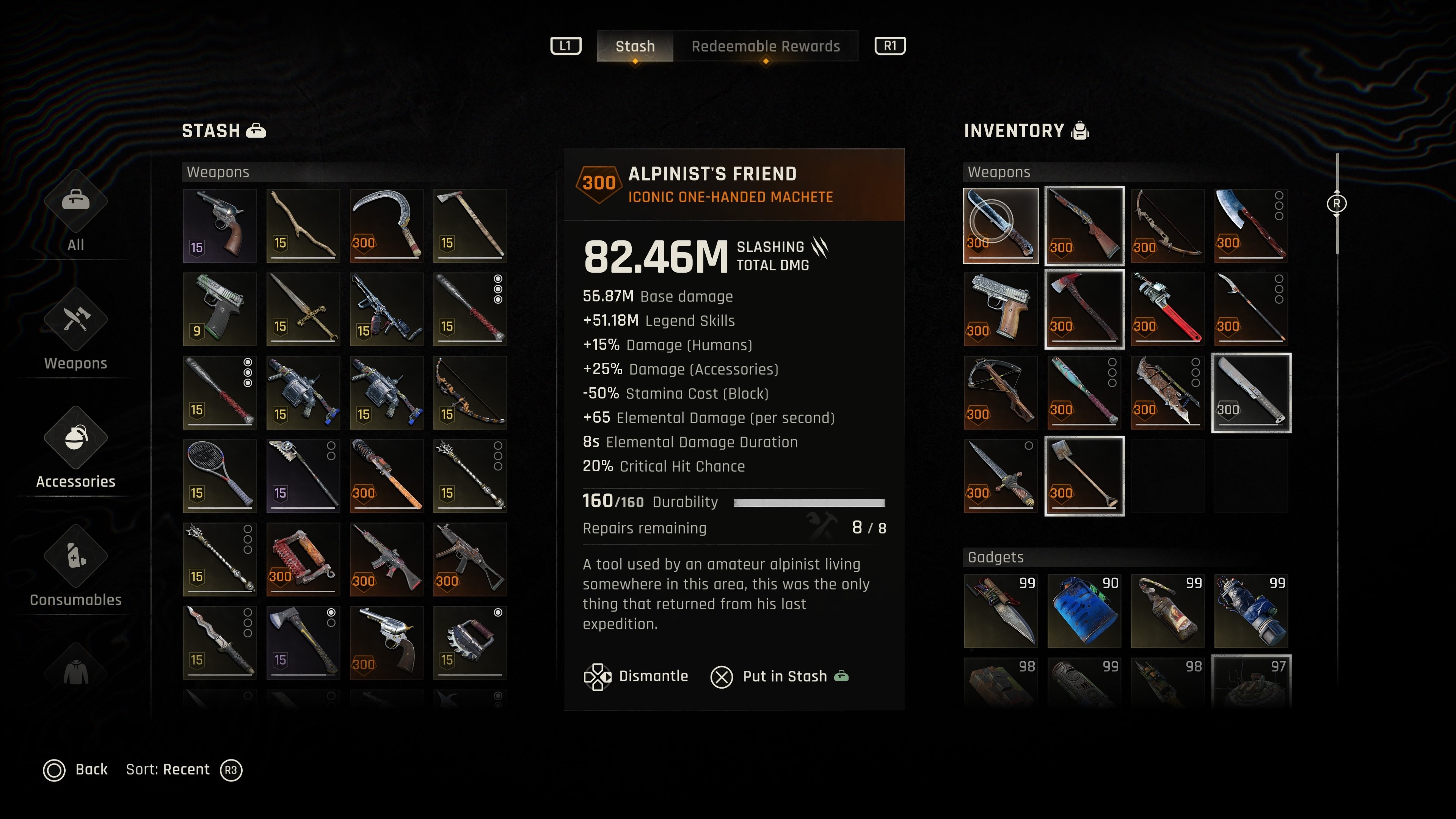The width and height of the screenshot is (1456, 819).
Task: Choose the engraved pistol in inventory
Action: point(1001,309)
